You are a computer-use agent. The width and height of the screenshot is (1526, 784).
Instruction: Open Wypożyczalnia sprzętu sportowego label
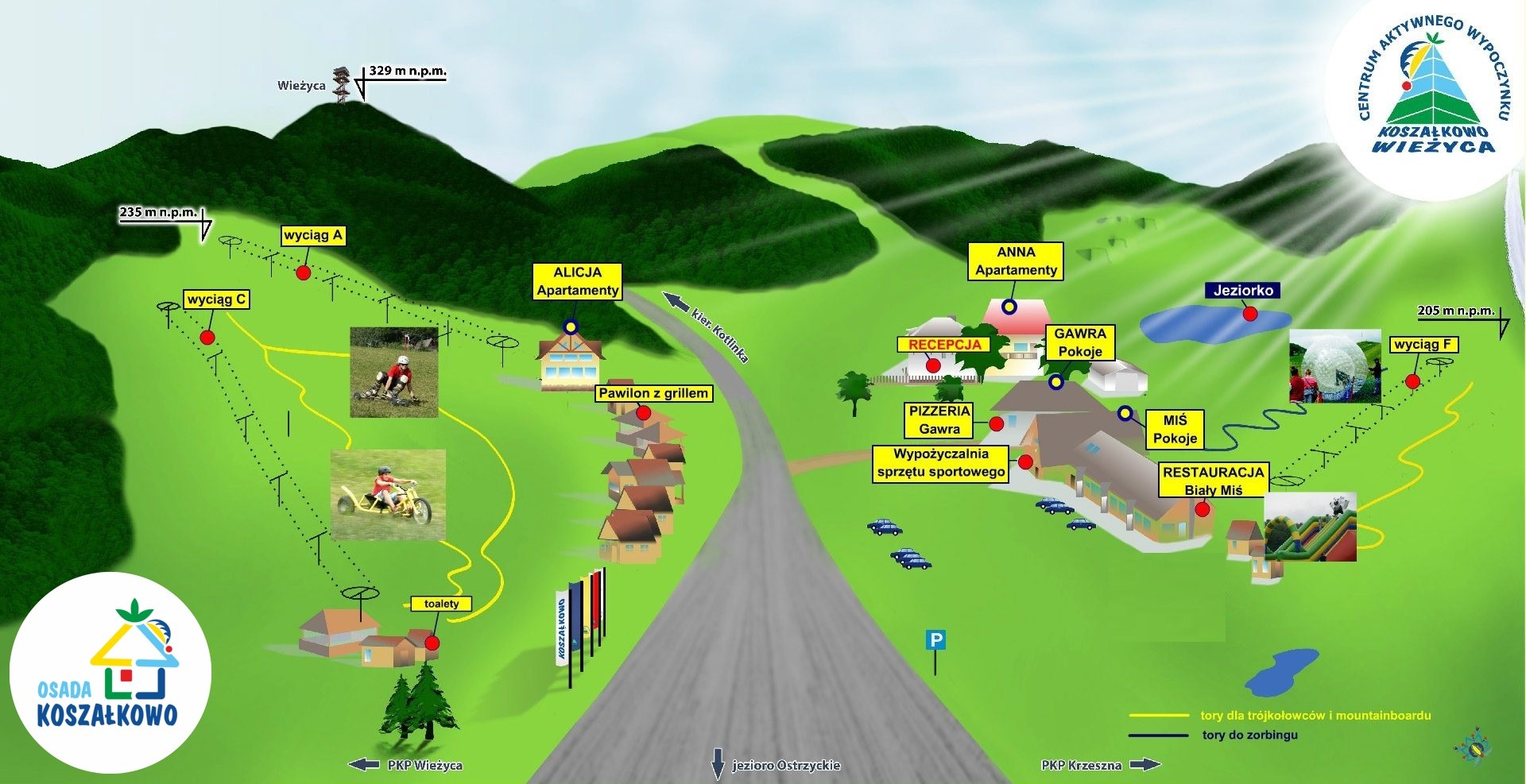941,463
